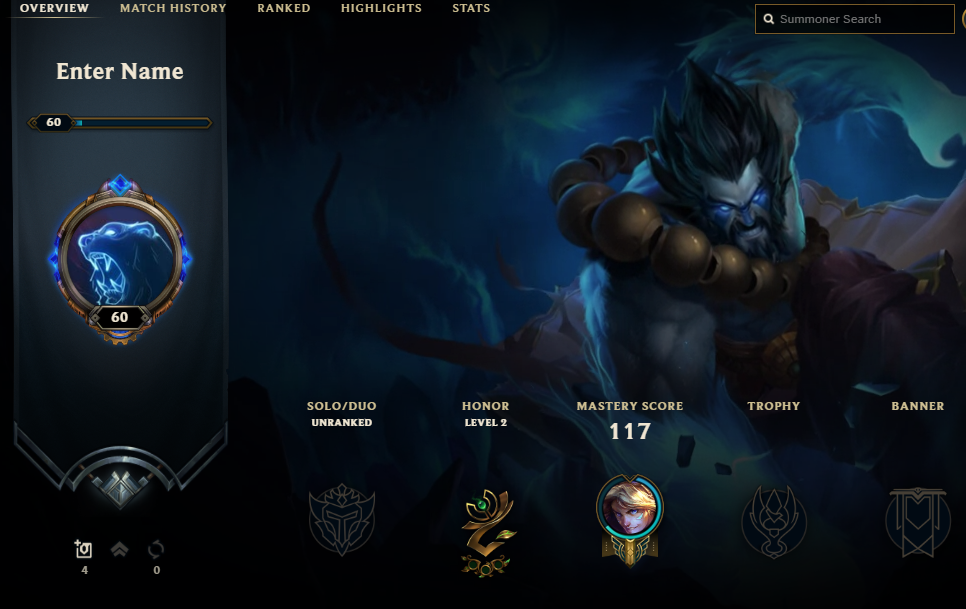Click the silver crest under the banner
Image resolution: width=966 pixels, height=609 pixels.
[120, 486]
